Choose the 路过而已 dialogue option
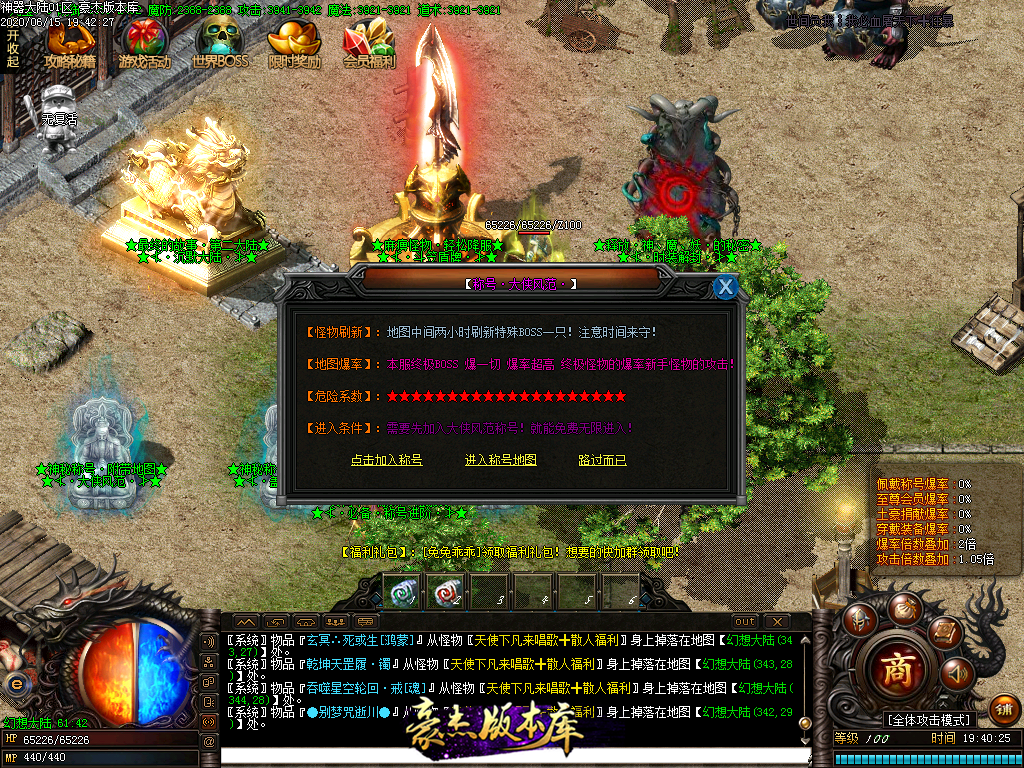Viewport: 1024px width, 768px height. click(602, 460)
